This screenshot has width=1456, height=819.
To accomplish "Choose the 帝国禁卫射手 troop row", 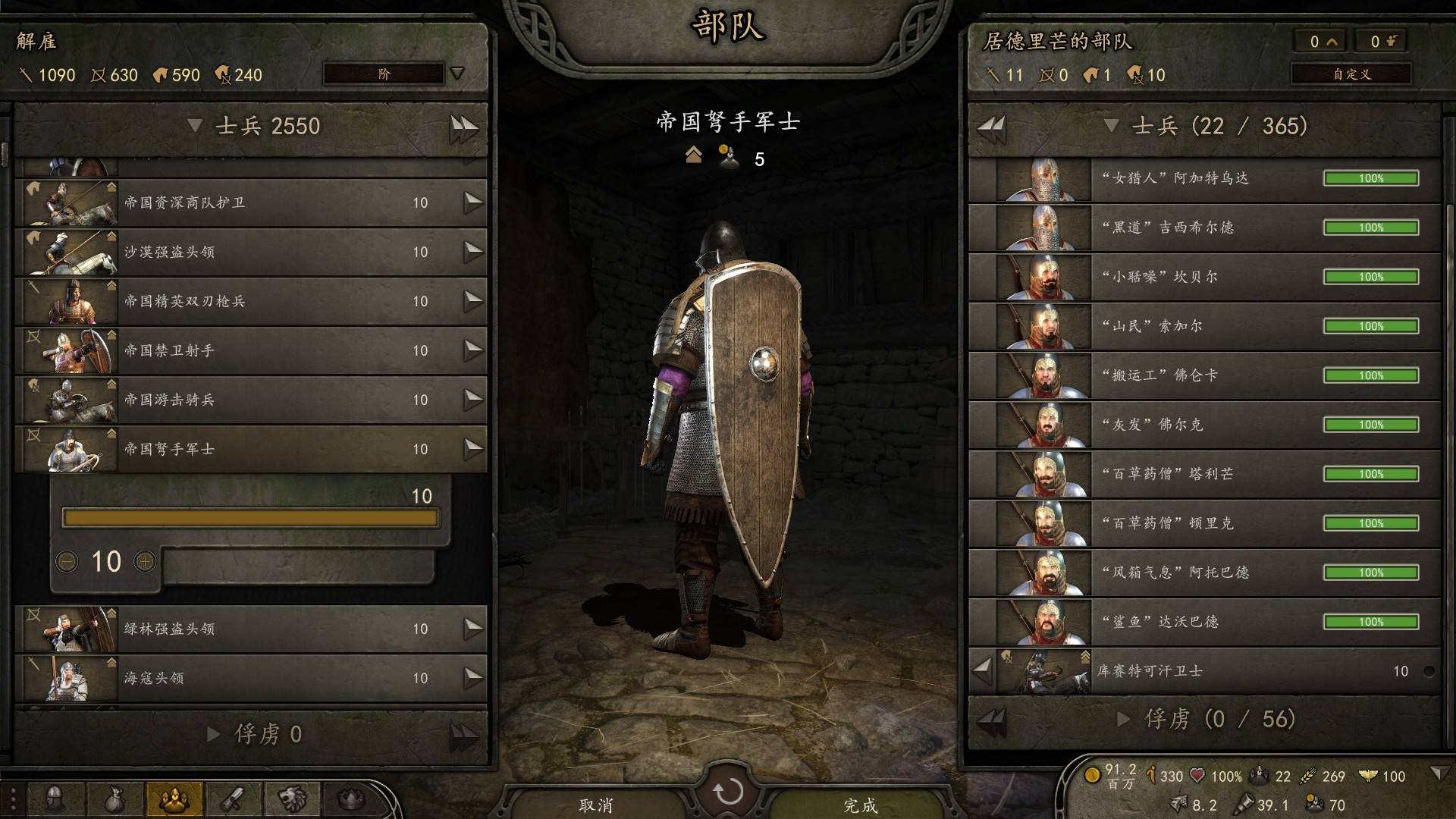I will tap(250, 350).
